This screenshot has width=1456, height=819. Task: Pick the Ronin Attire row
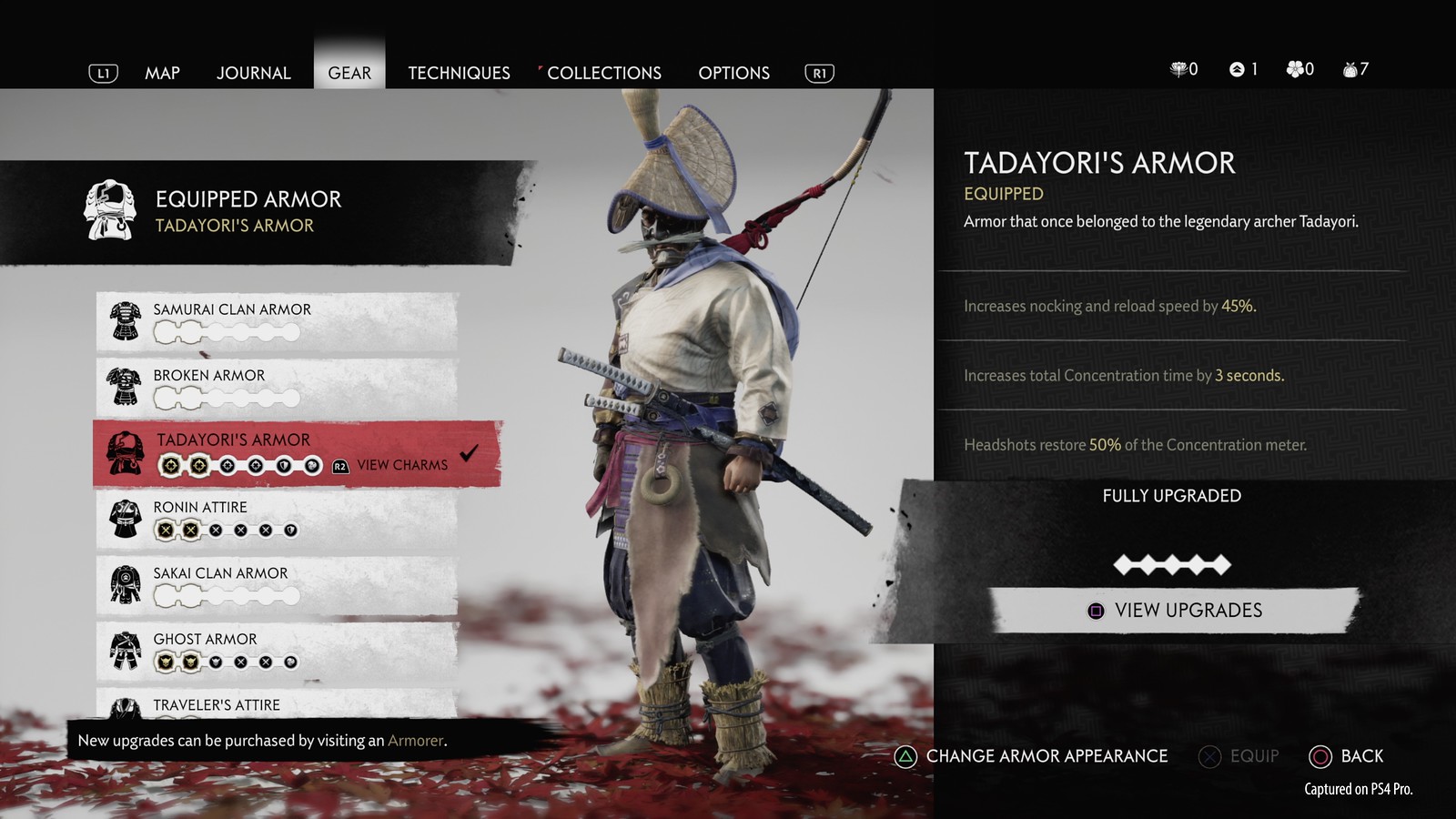point(277,519)
